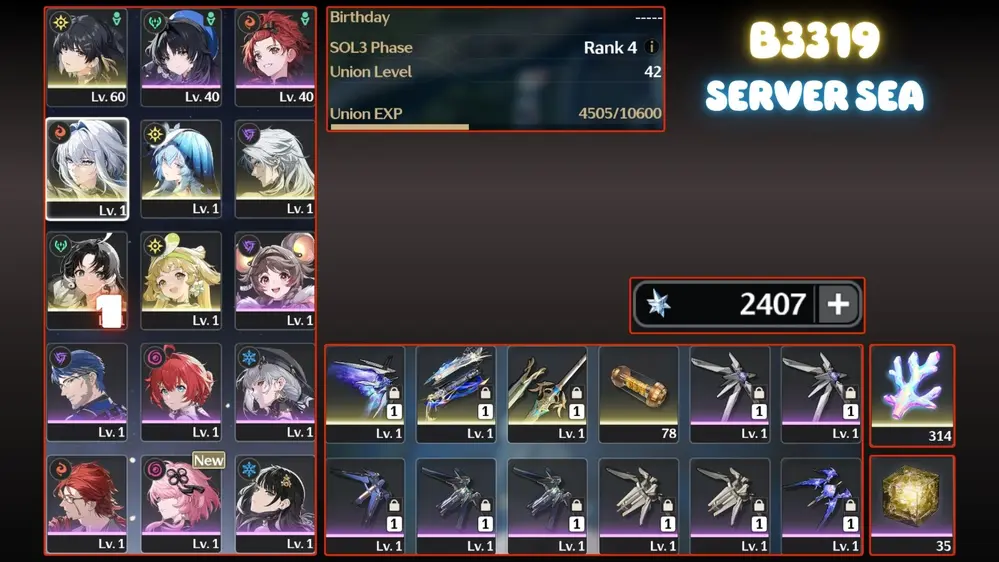Open the pink-haired character marked New
This screenshot has height=562, width=999.
(181, 504)
